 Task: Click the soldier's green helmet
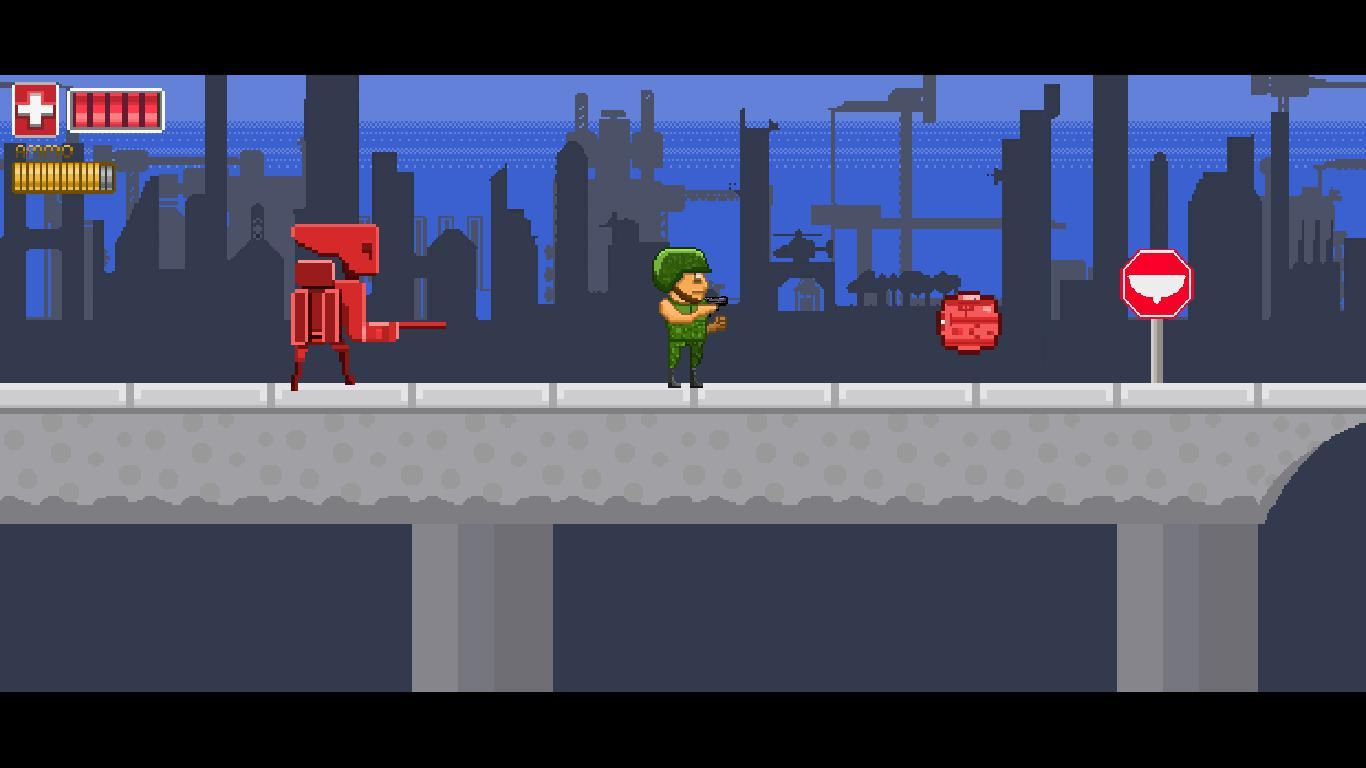679,263
